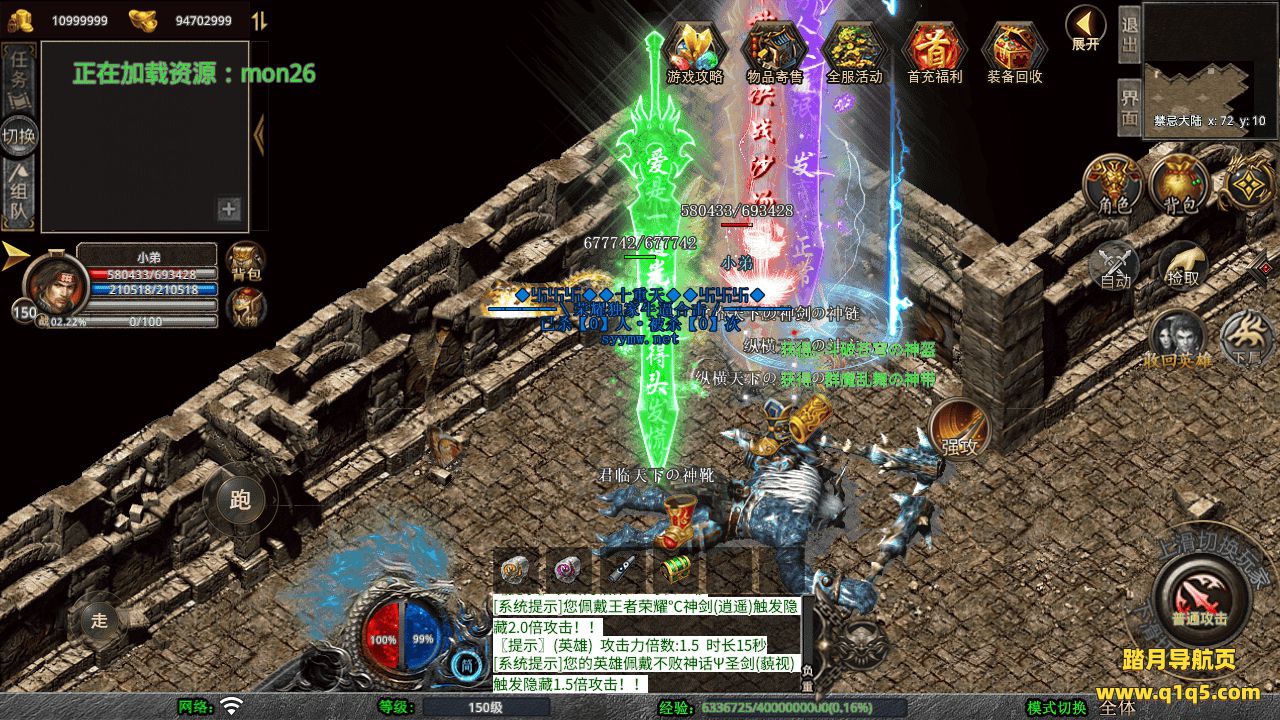This screenshot has width=1280, height=720.
Task: Select the green treasure chest hotbar slot
Action: pyautogui.click(x=674, y=570)
